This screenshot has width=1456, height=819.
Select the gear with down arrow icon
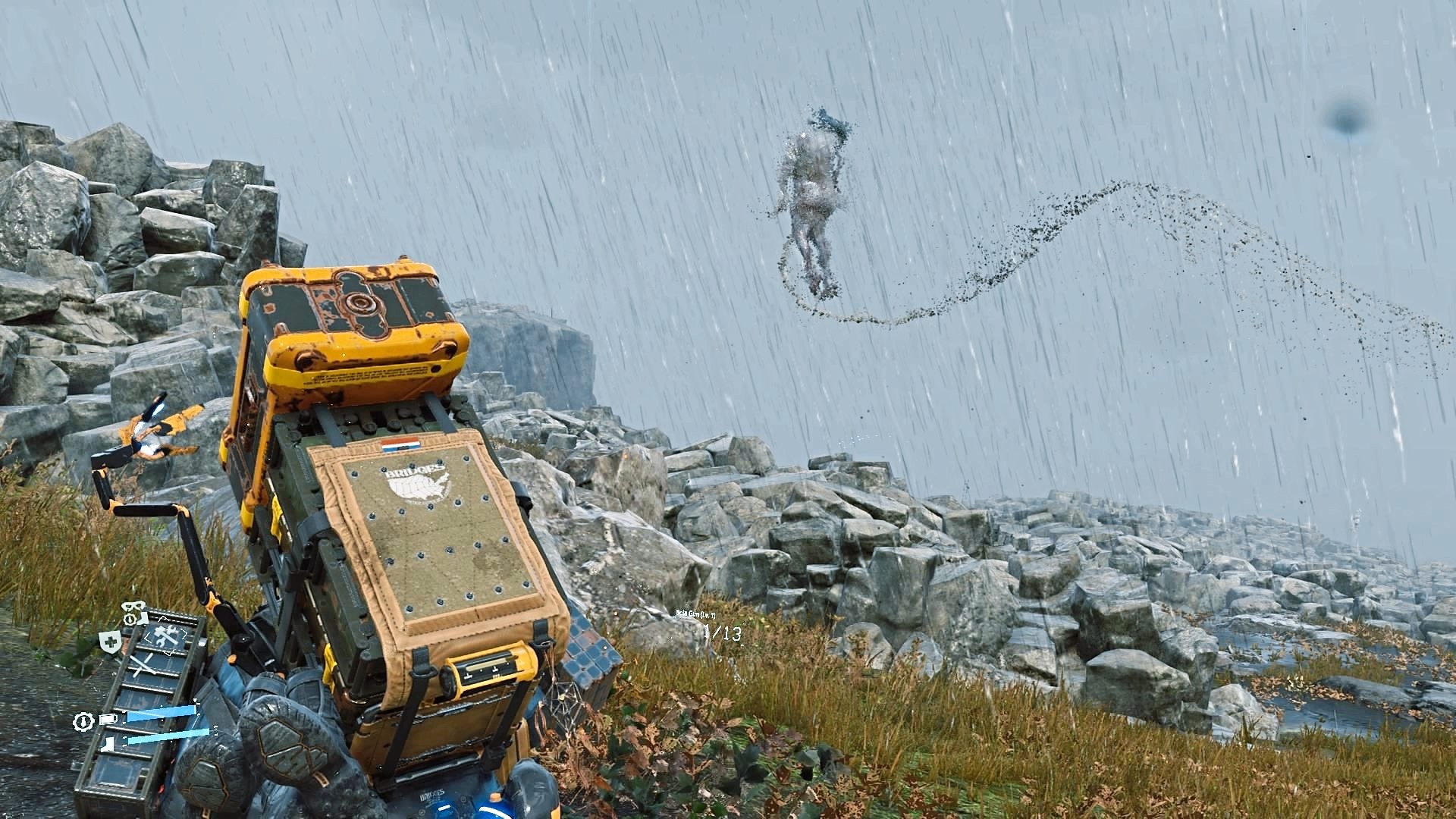tap(83, 722)
